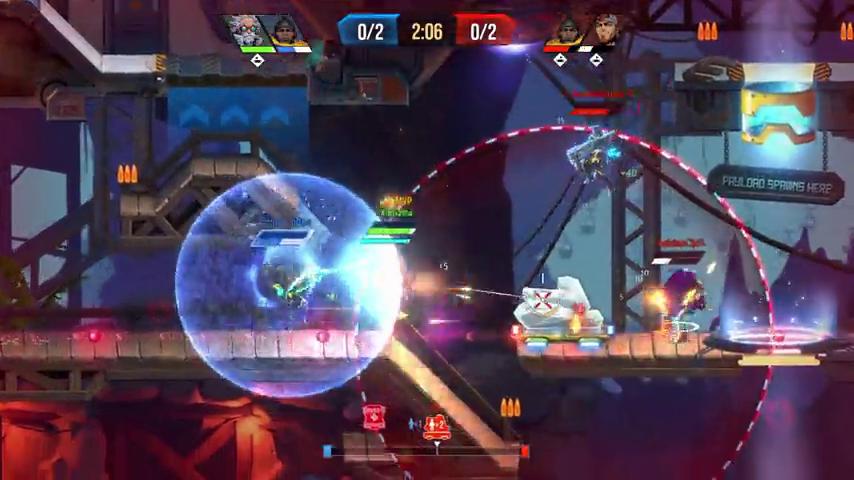Click the red payload cart progress icon
Image resolution: width=854 pixels, height=480 pixels.
435,427
